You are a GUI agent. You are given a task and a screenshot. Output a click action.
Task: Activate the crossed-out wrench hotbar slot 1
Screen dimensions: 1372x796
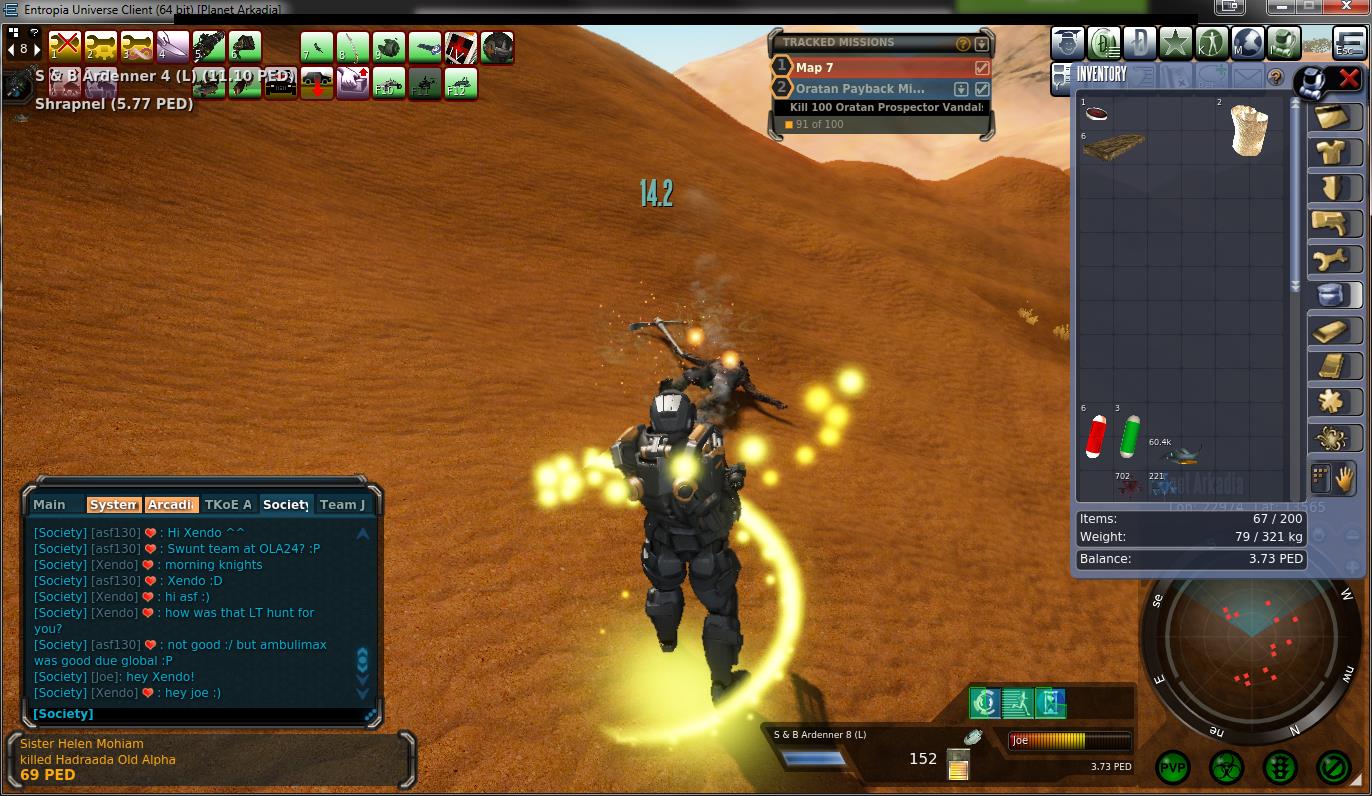(65, 46)
